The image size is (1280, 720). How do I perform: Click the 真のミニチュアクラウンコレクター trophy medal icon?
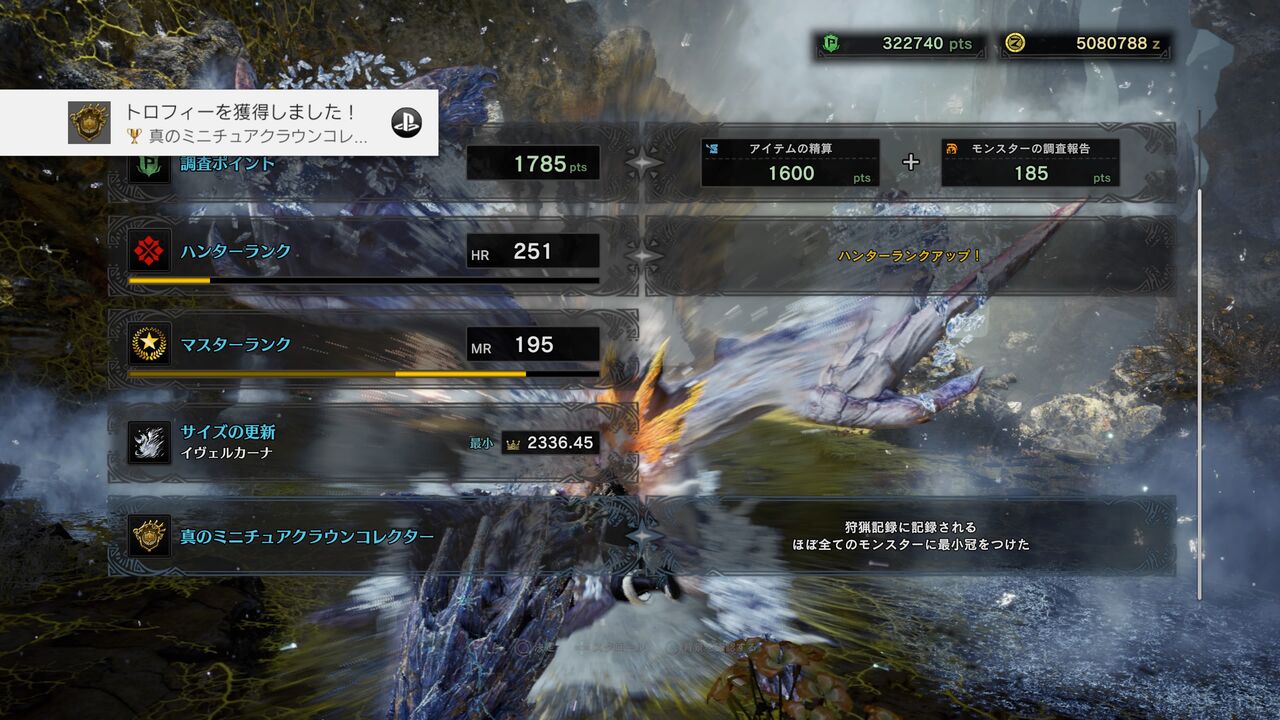[x=148, y=537]
